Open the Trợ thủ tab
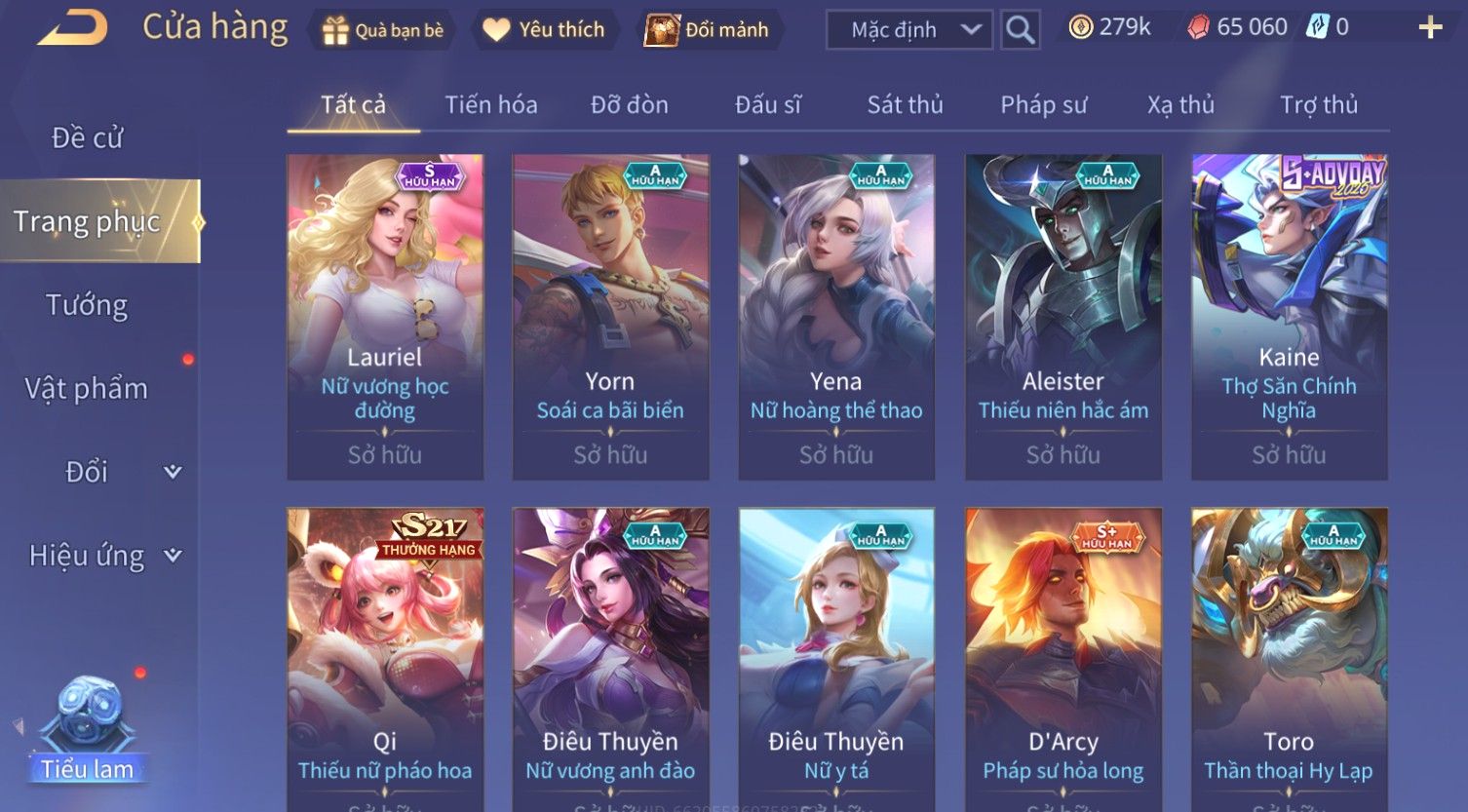This screenshot has width=1468, height=812. pyautogui.click(x=1318, y=104)
